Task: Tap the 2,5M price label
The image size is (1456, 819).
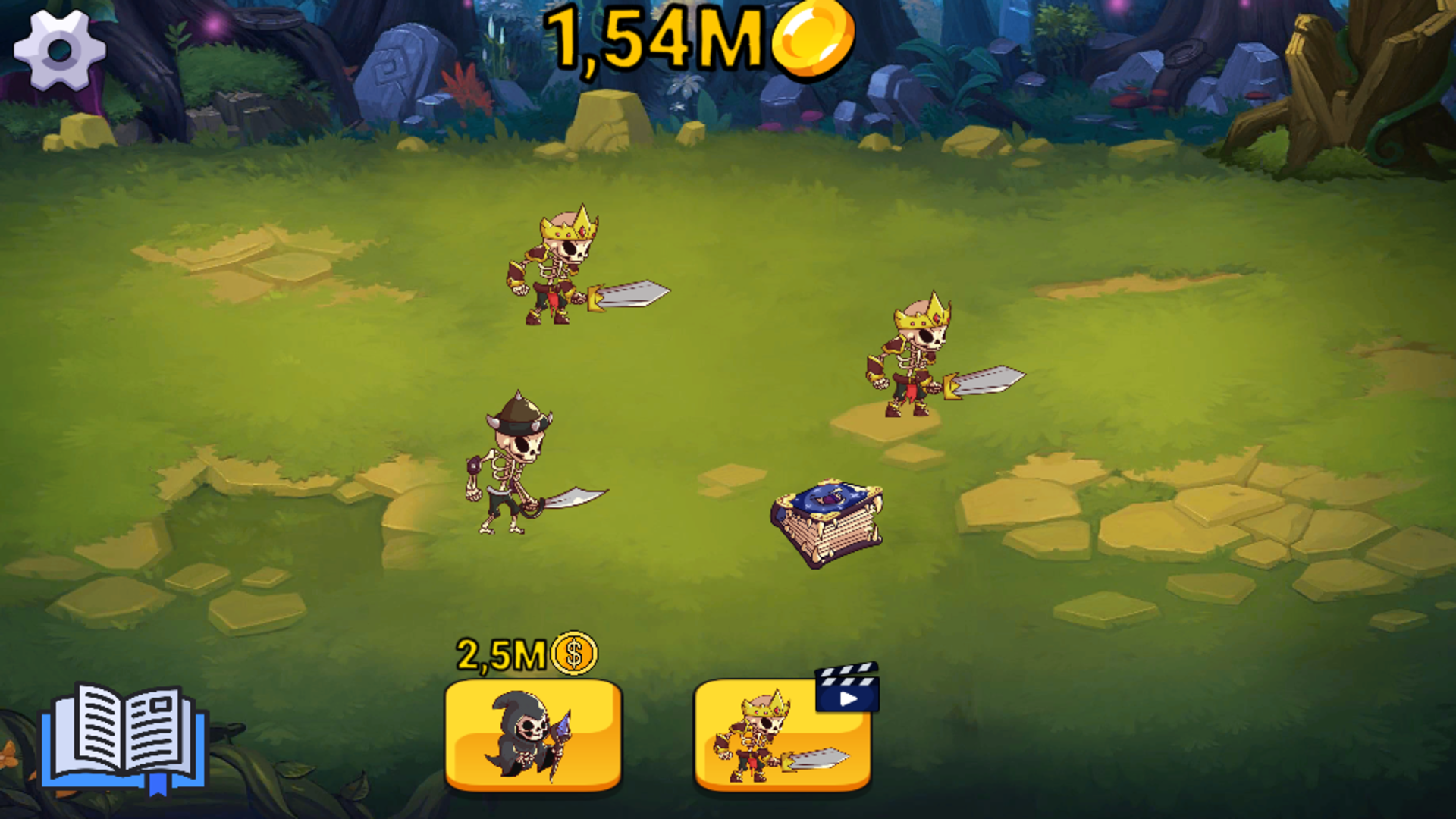Action: click(x=502, y=654)
